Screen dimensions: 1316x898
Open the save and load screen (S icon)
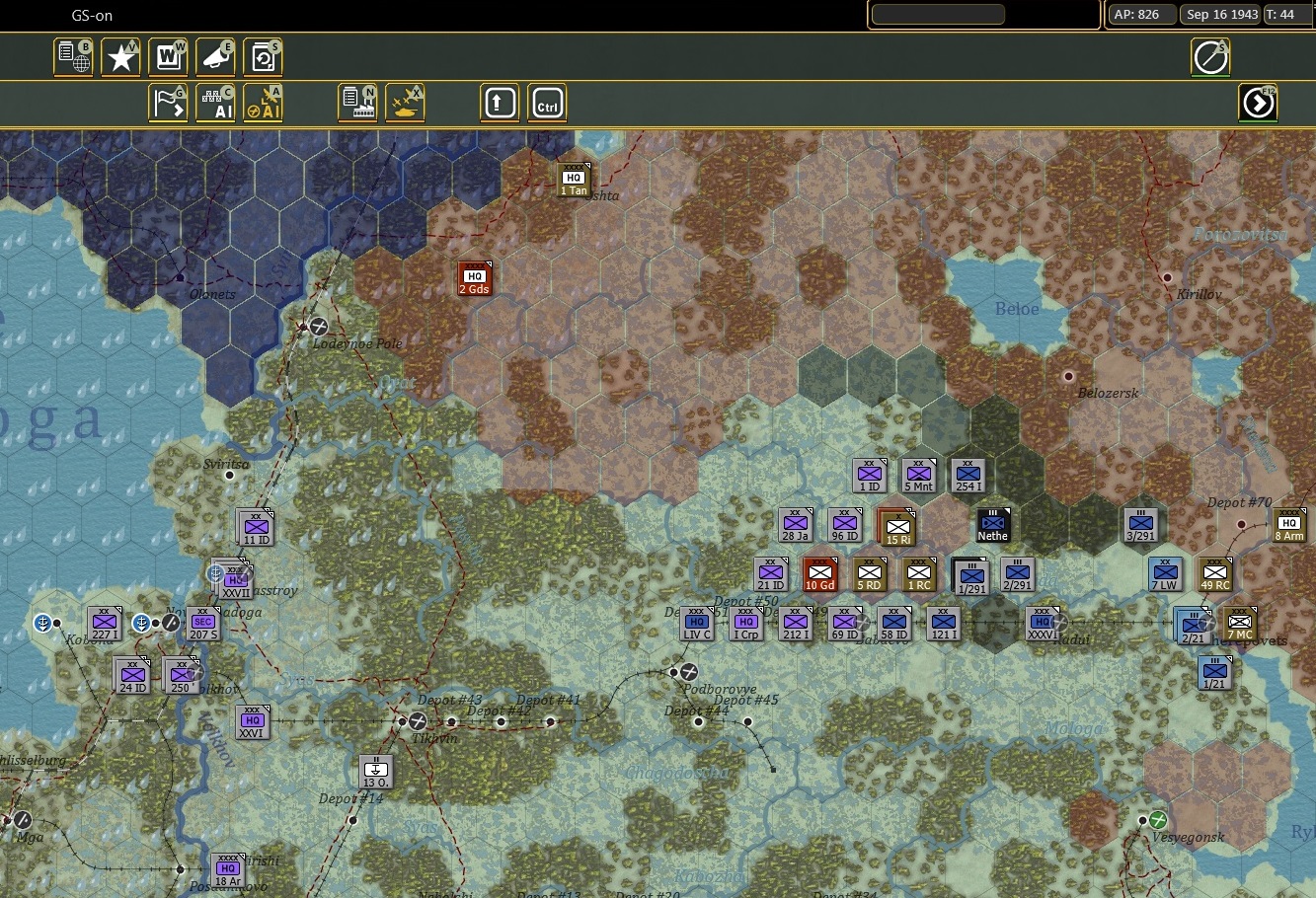263,56
